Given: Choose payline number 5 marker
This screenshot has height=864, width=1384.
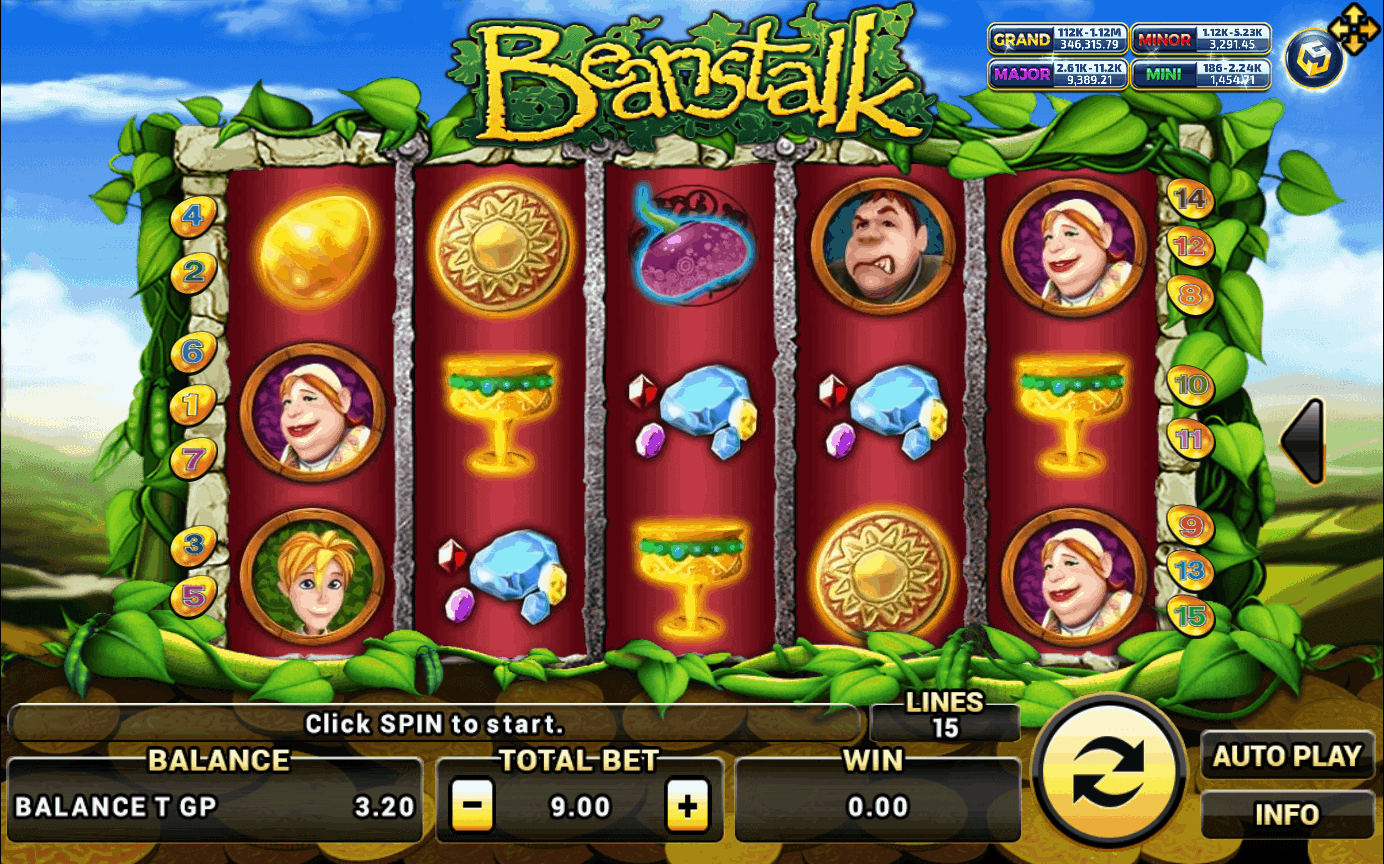Looking at the screenshot, I should point(193,596).
